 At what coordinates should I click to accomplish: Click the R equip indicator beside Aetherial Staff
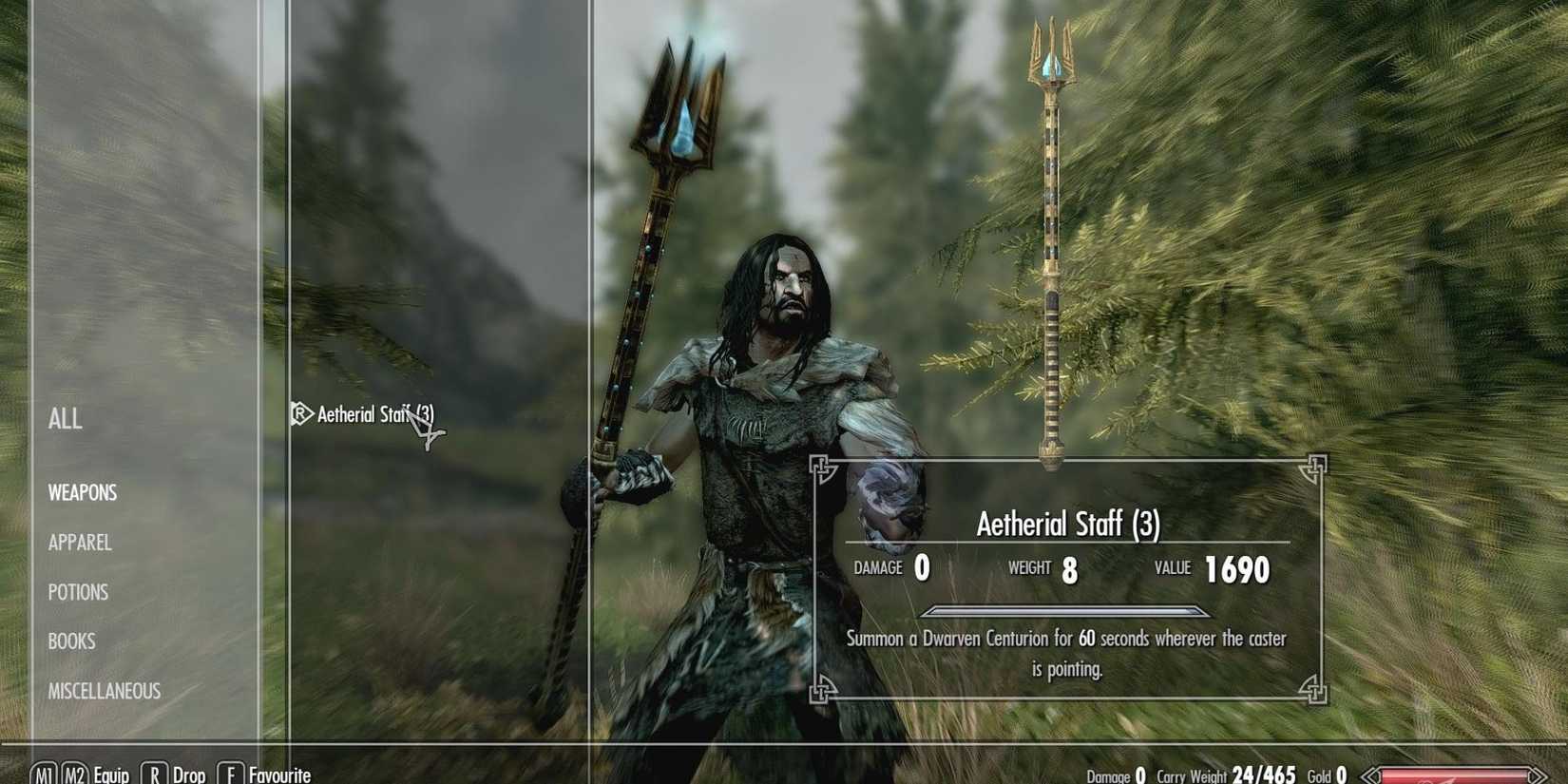pyautogui.click(x=299, y=414)
